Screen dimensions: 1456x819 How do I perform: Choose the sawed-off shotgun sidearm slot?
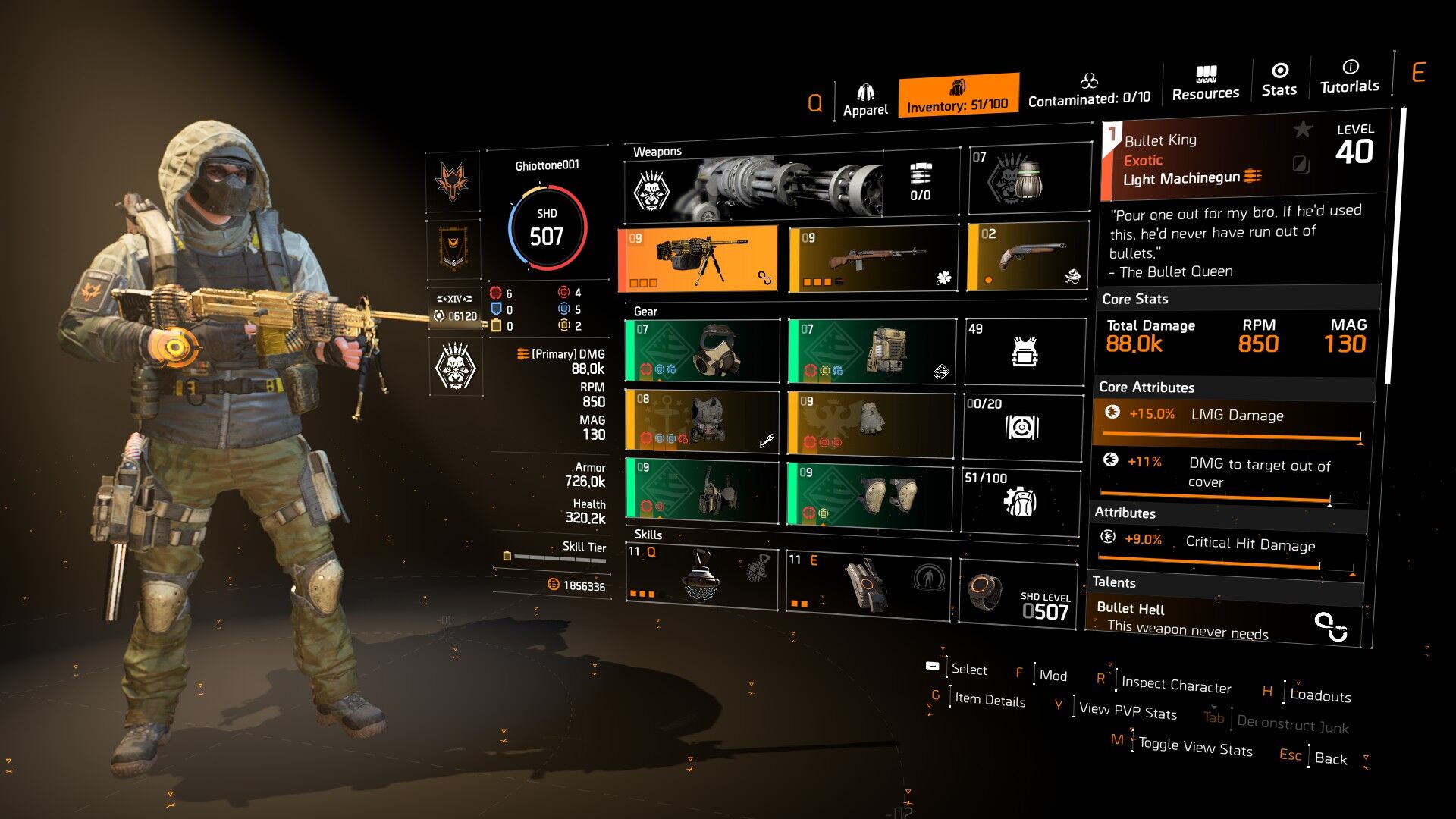pyautogui.click(x=1028, y=257)
